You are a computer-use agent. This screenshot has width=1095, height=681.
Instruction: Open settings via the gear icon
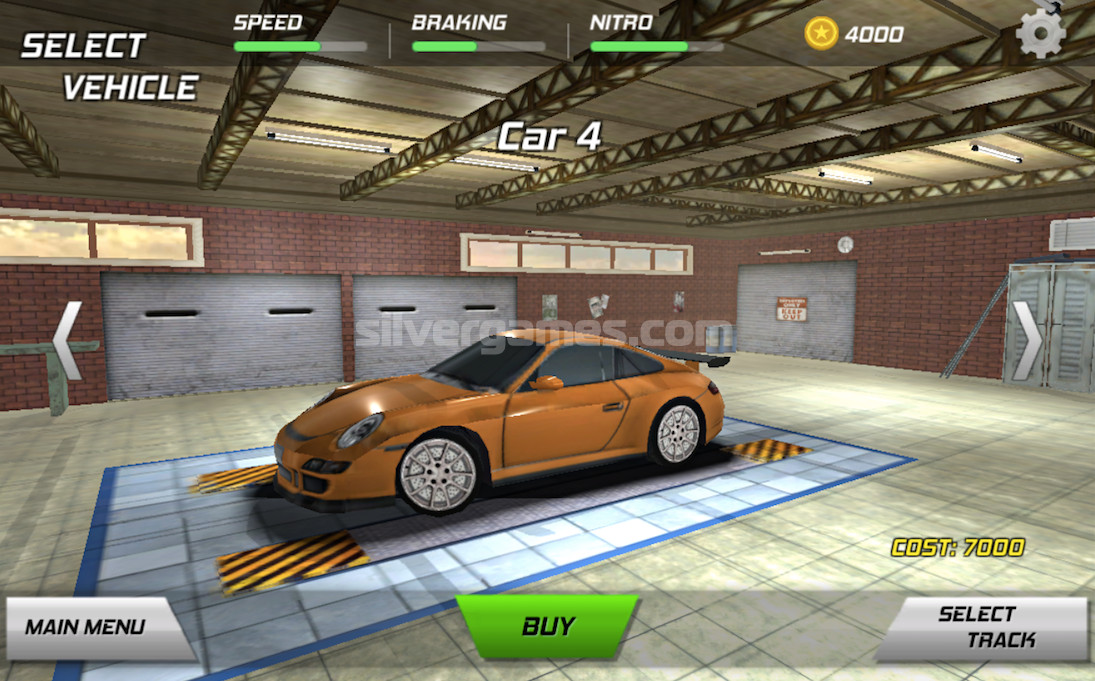tap(1040, 34)
